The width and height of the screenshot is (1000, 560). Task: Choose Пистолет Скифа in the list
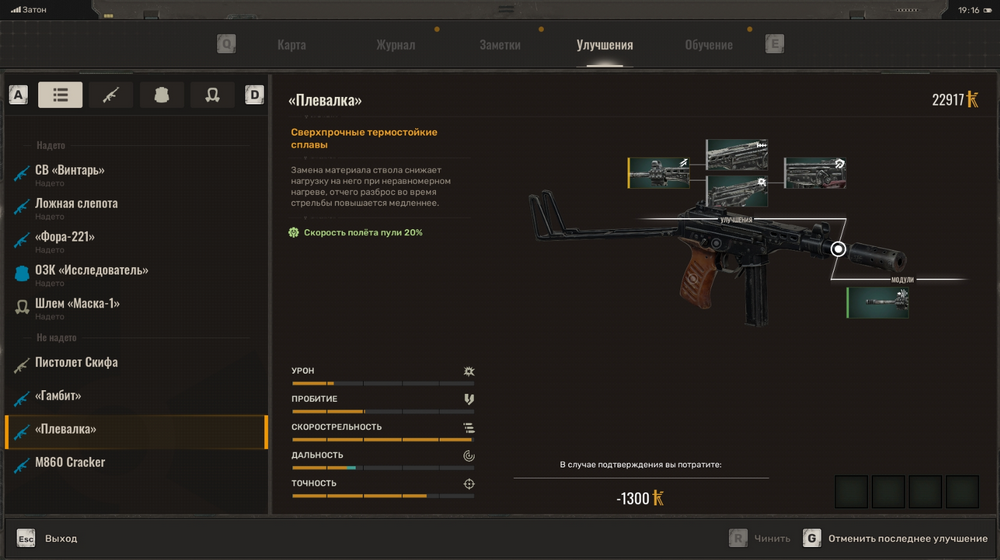[76, 362]
